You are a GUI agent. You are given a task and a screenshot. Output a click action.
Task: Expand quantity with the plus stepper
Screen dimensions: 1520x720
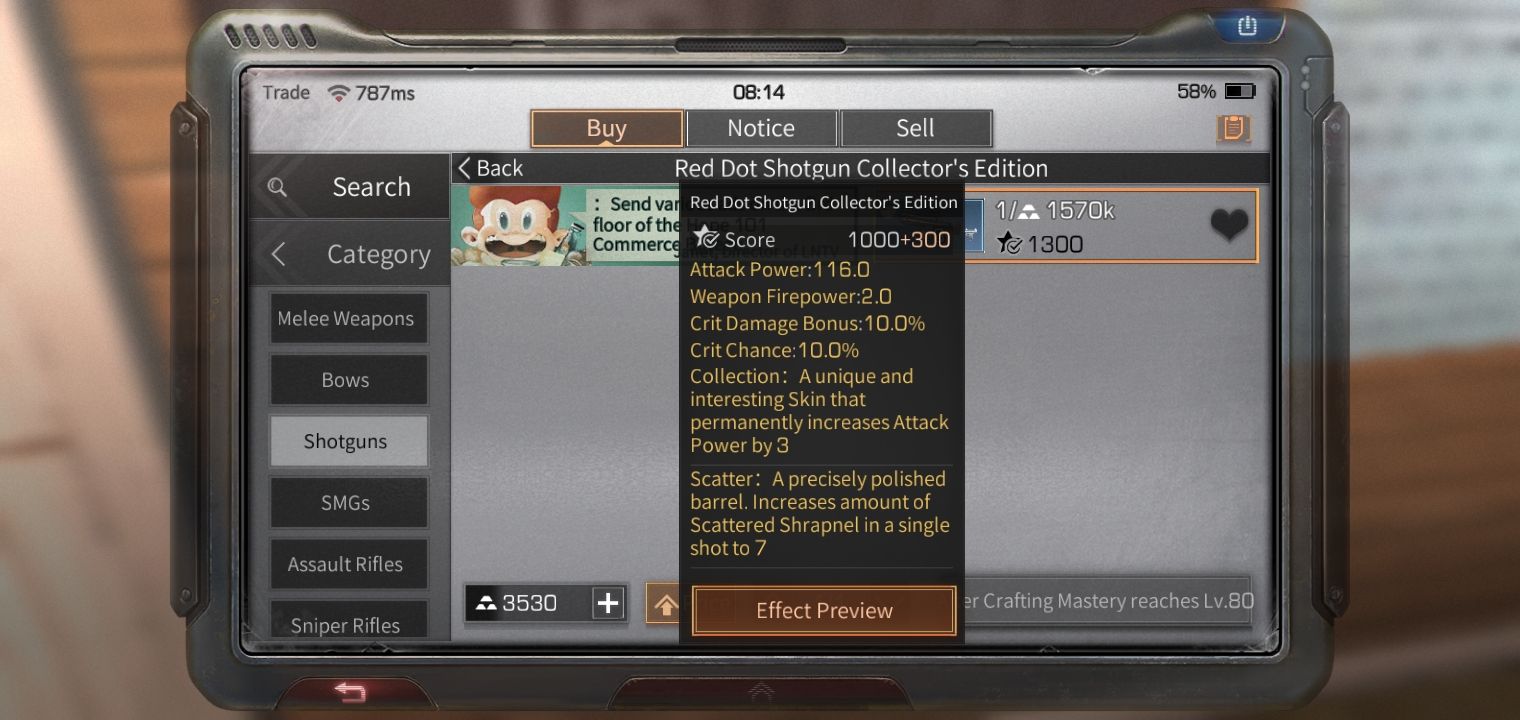click(x=608, y=602)
